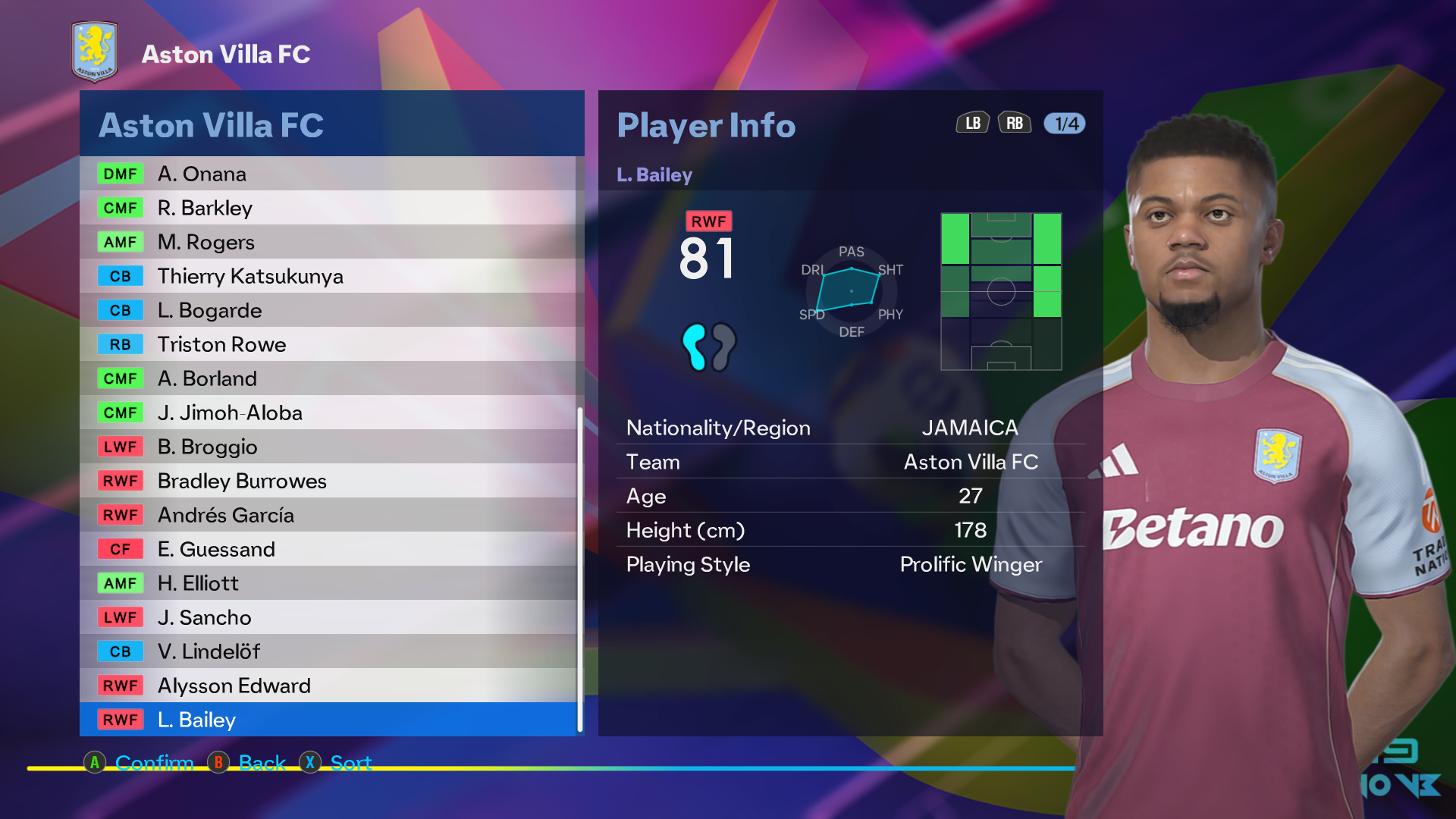Image resolution: width=1456 pixels, height=819 pixels.
Task: Select H. Elliott row
Action: pyautogui.click(x=328, y=583)
